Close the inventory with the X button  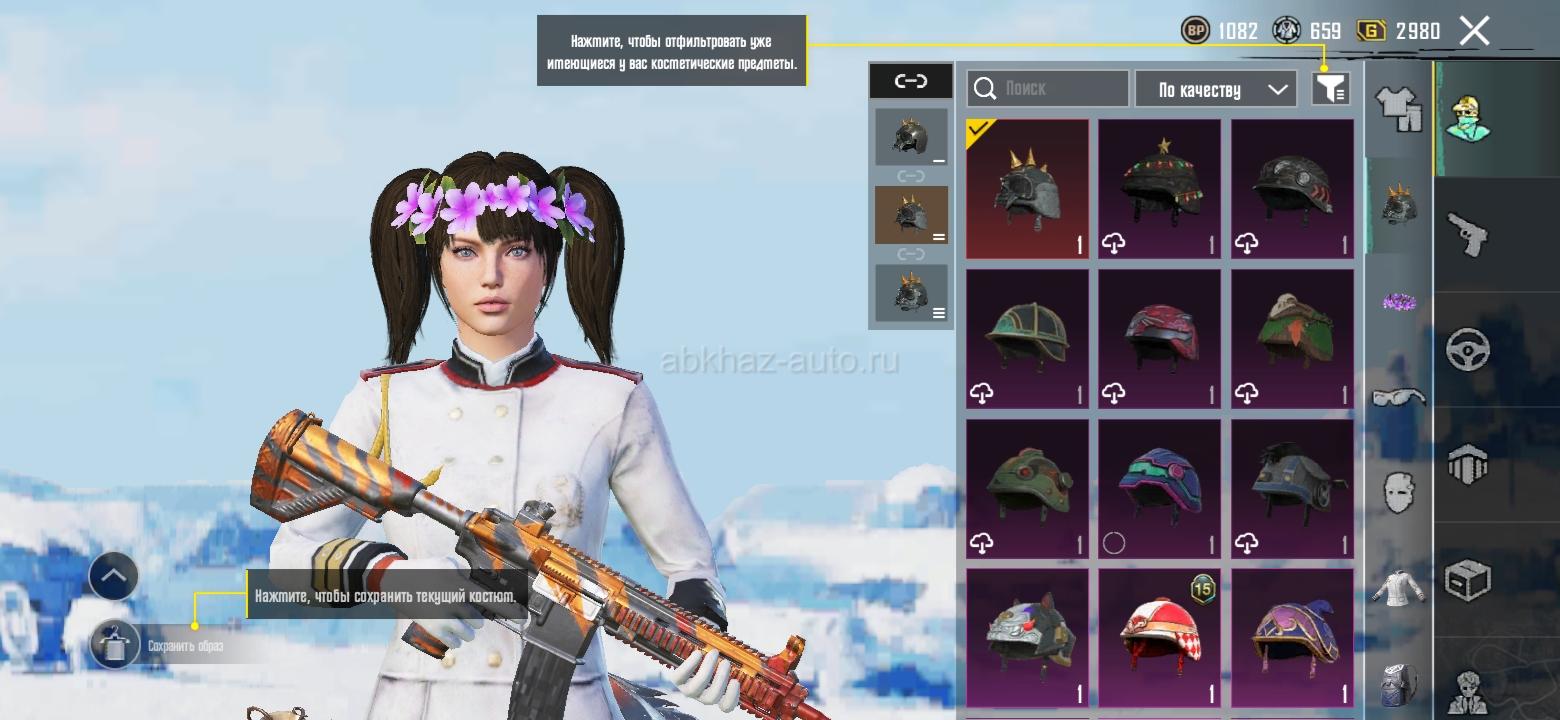[1474, 31]
